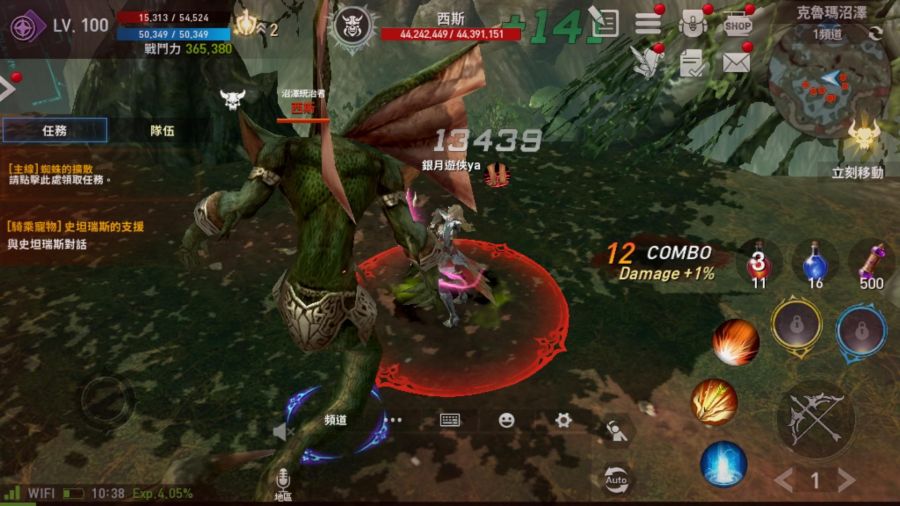Open the mail envelope
This screenshot has height=506, width=900.
(737, 63)
